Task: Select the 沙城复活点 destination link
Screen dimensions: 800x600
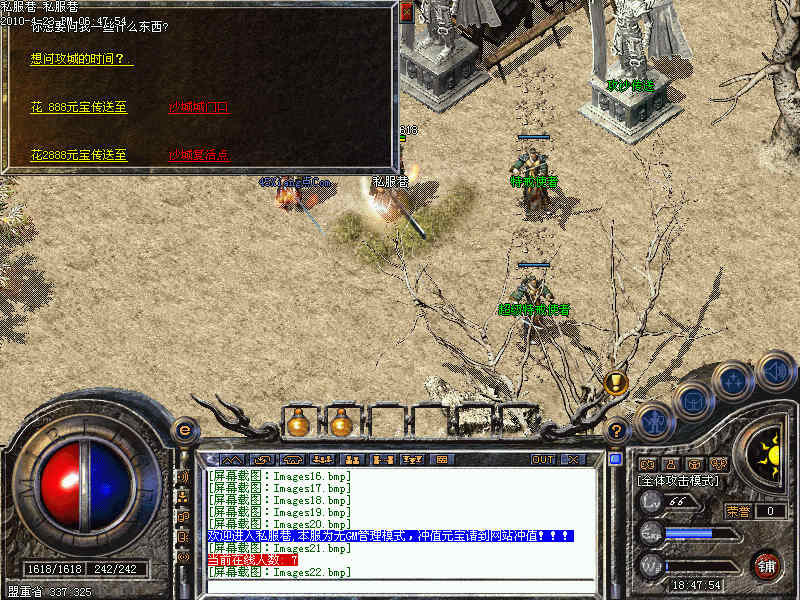Action: [198, 155]
